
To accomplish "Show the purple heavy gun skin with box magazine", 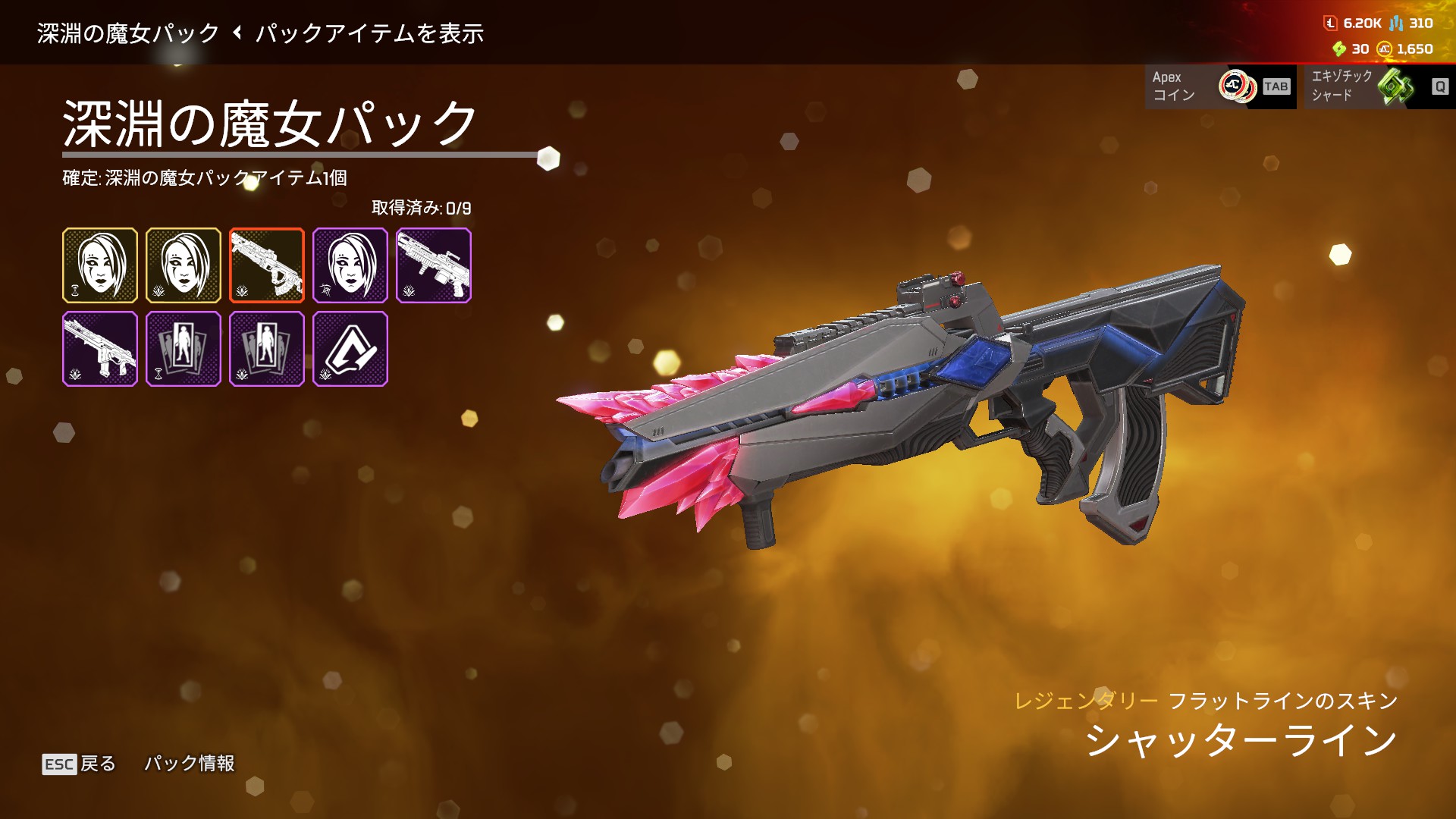I will (x=434, y=265).
